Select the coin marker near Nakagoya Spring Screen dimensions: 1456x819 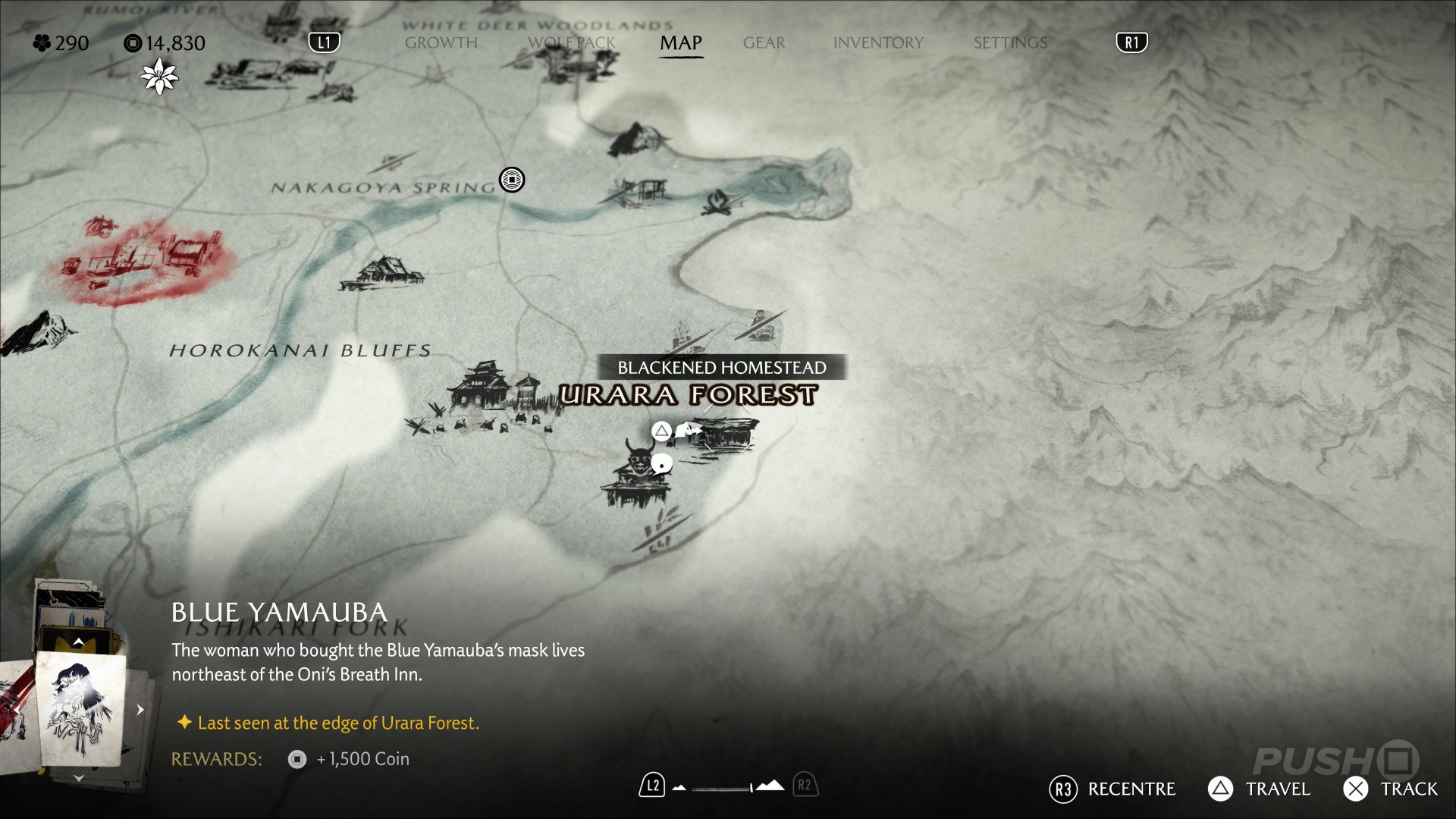(512, 180)
